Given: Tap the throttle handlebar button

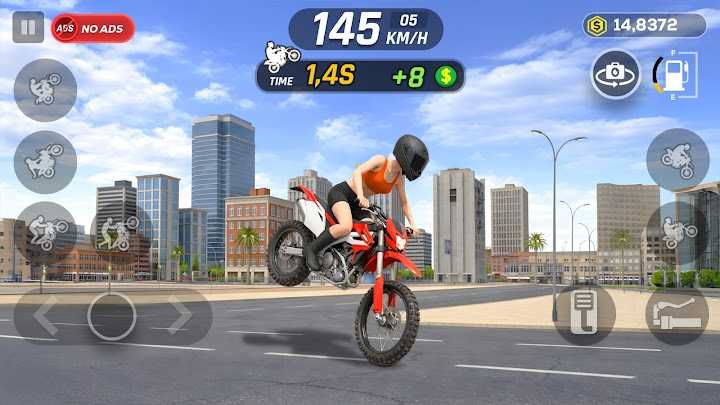Looking at the screenshot, I should point(676,316).
